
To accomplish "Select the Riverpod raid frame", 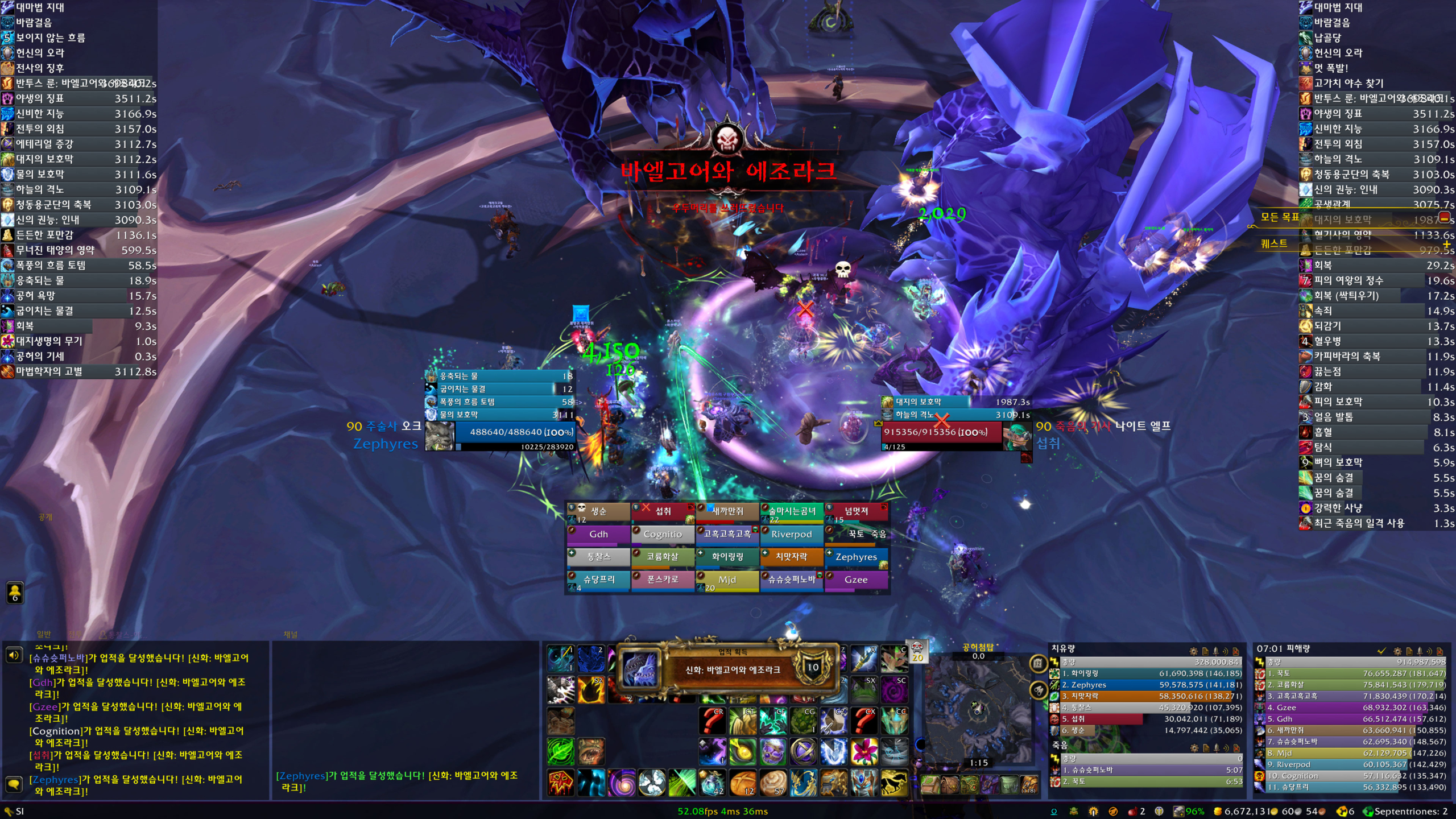I will point(791,534).
